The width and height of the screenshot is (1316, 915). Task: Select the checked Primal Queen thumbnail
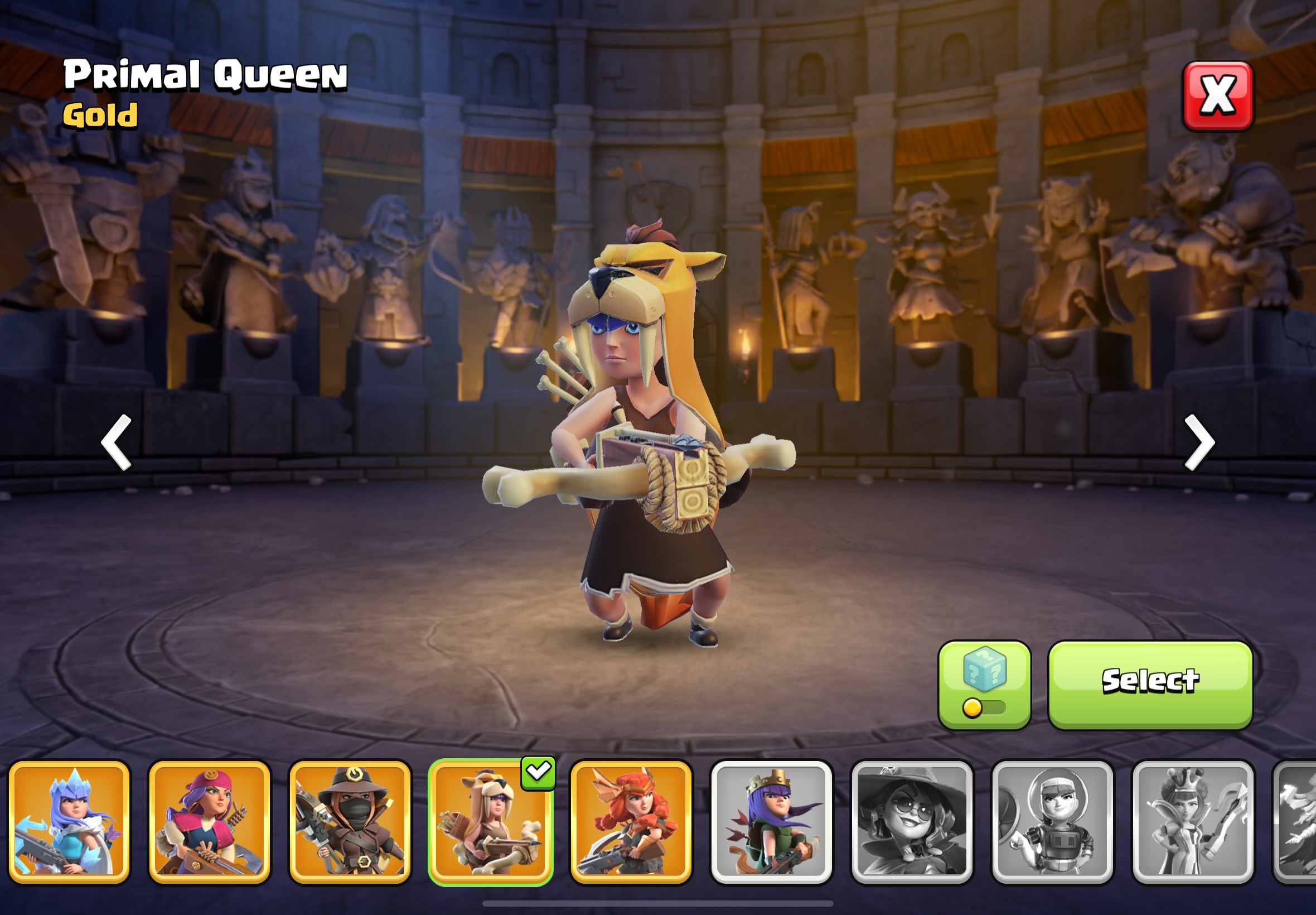tap(490, 822)
